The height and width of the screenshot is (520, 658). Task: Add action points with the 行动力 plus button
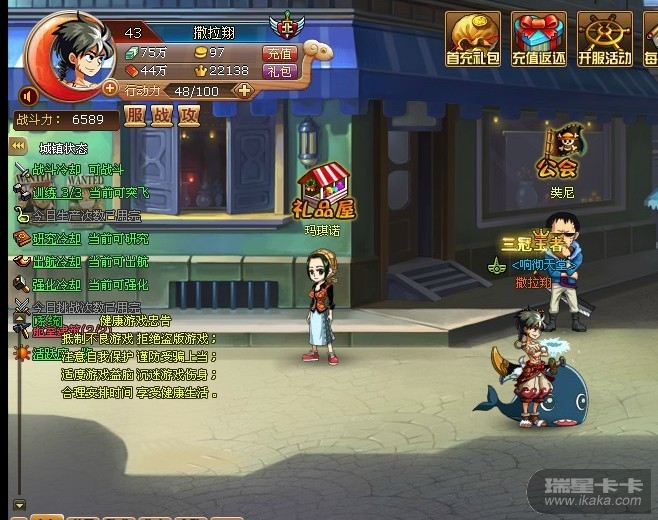[x=243, y=90]
